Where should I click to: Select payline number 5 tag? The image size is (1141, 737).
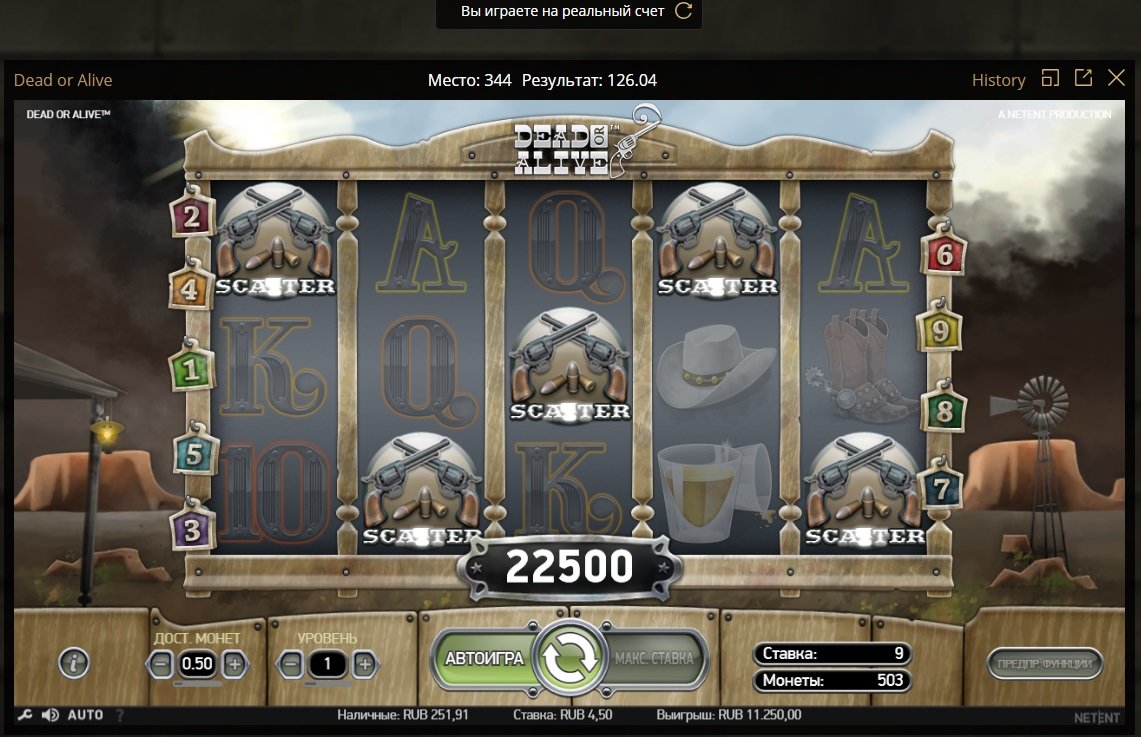pos(194,455)
